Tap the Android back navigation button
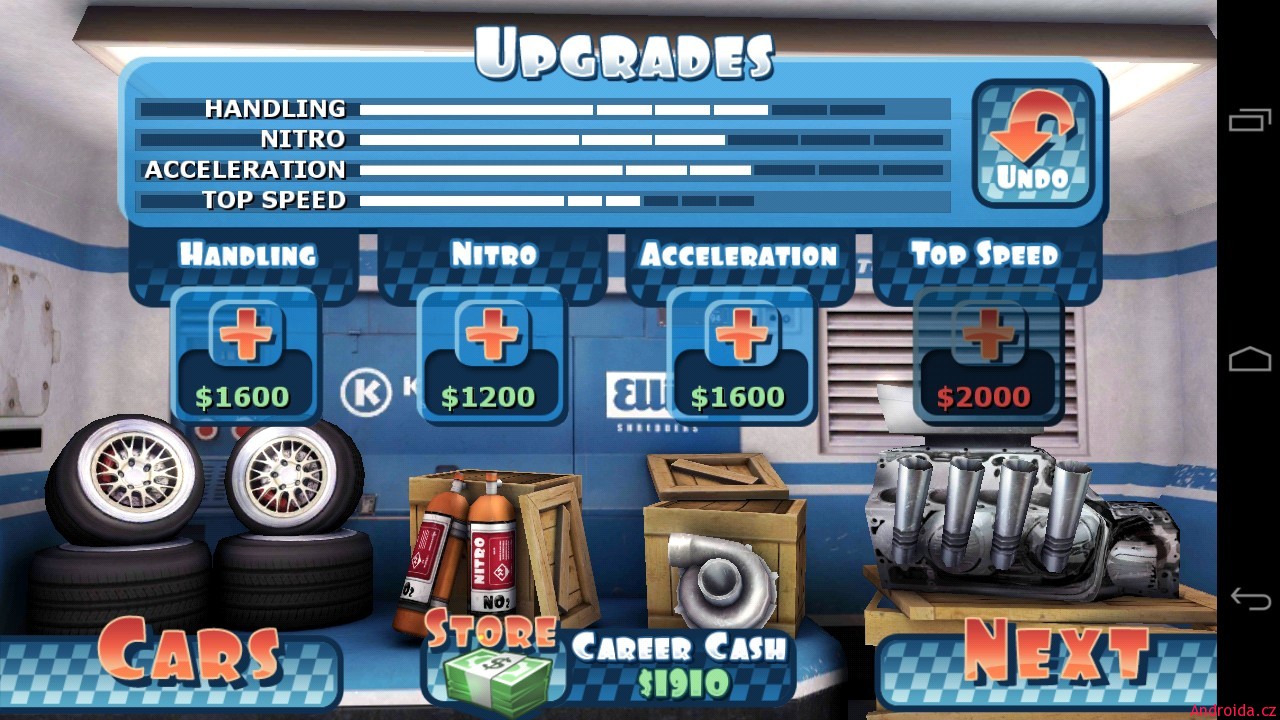 [1250, 599]
